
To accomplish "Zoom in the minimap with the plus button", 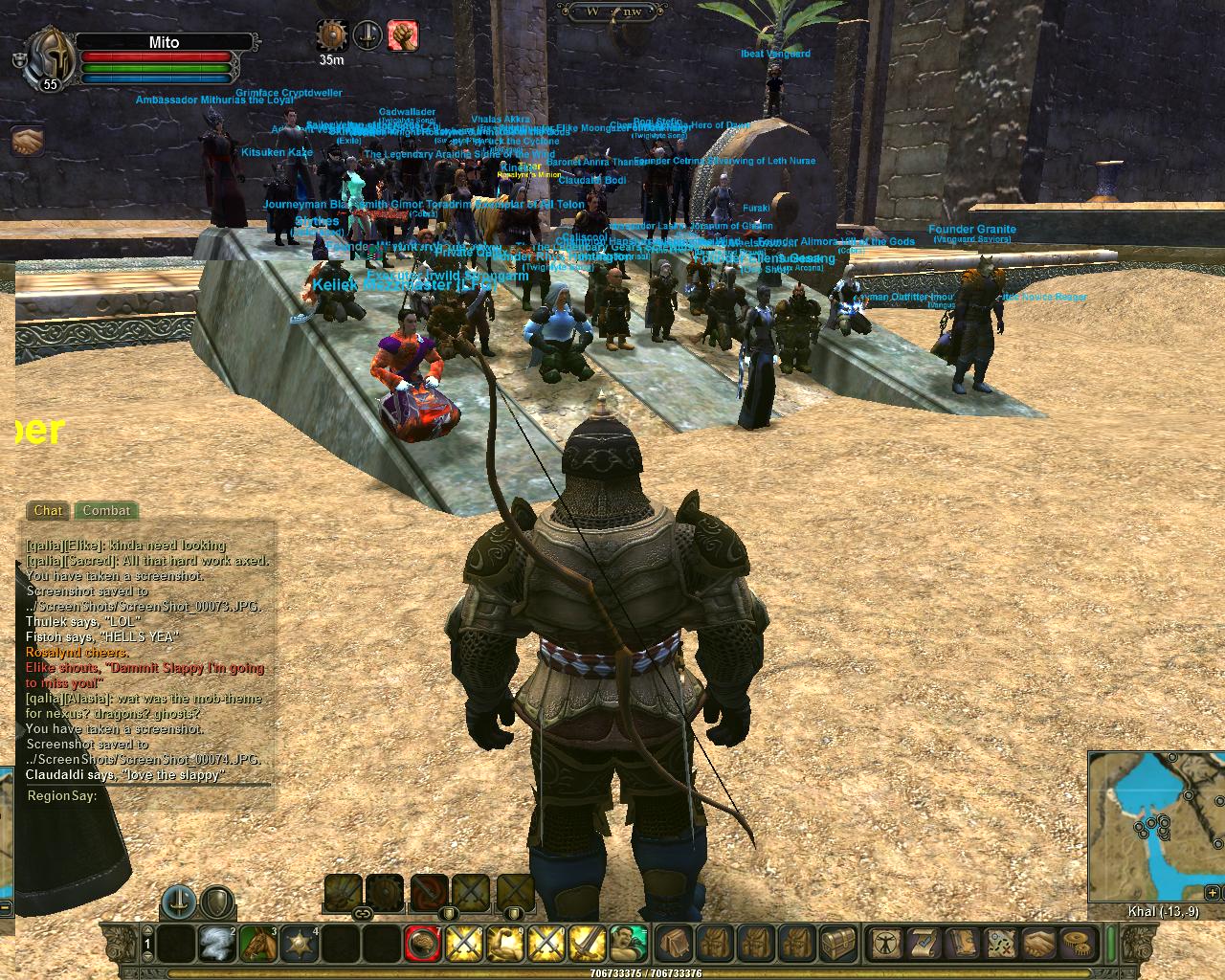I will [1213, 893].
